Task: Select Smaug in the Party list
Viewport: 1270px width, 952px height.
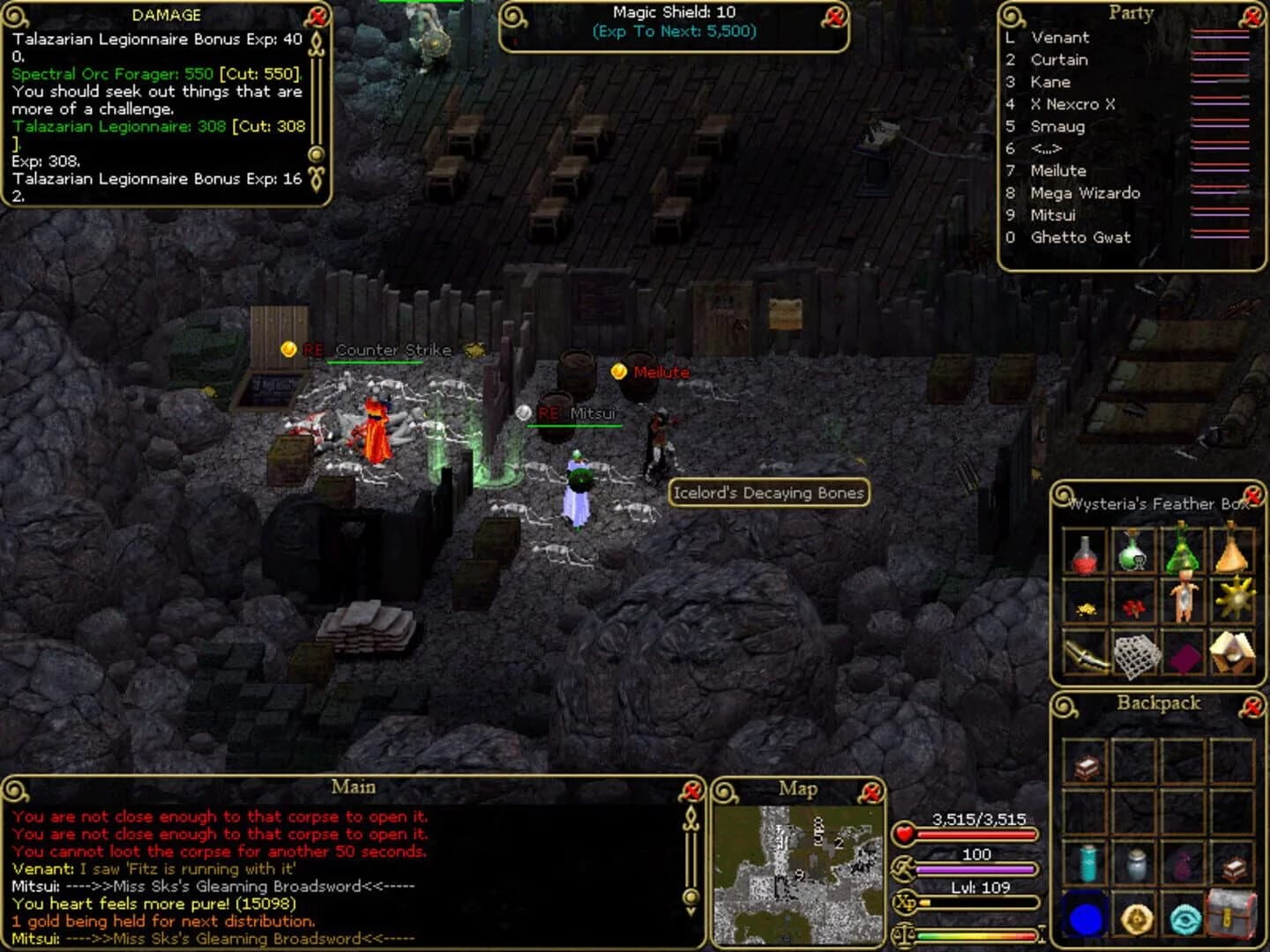Action: coord(1057,126)
